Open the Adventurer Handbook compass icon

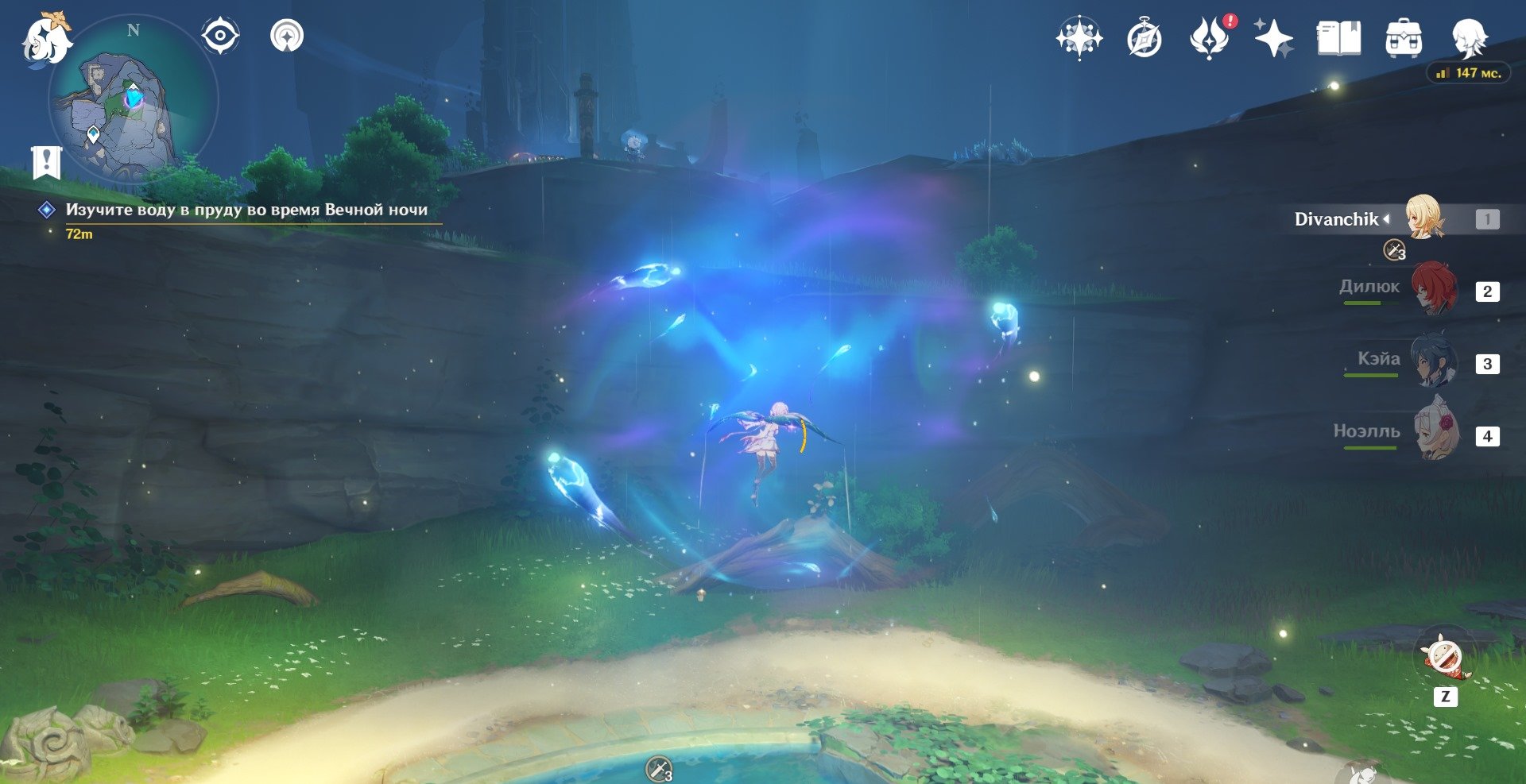pos(1144,39)
